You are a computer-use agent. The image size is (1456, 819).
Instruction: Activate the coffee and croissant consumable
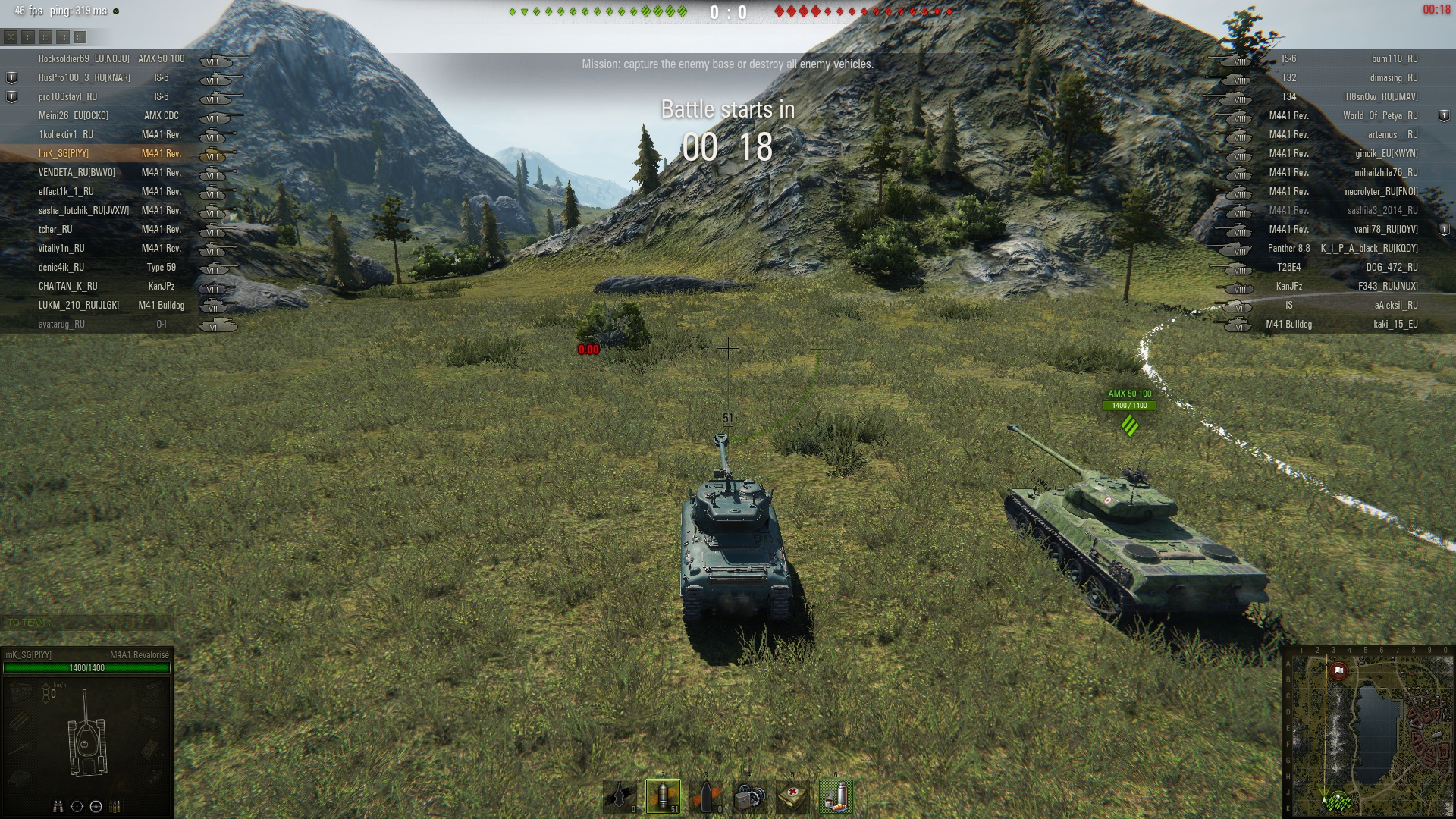pos(836,796)
